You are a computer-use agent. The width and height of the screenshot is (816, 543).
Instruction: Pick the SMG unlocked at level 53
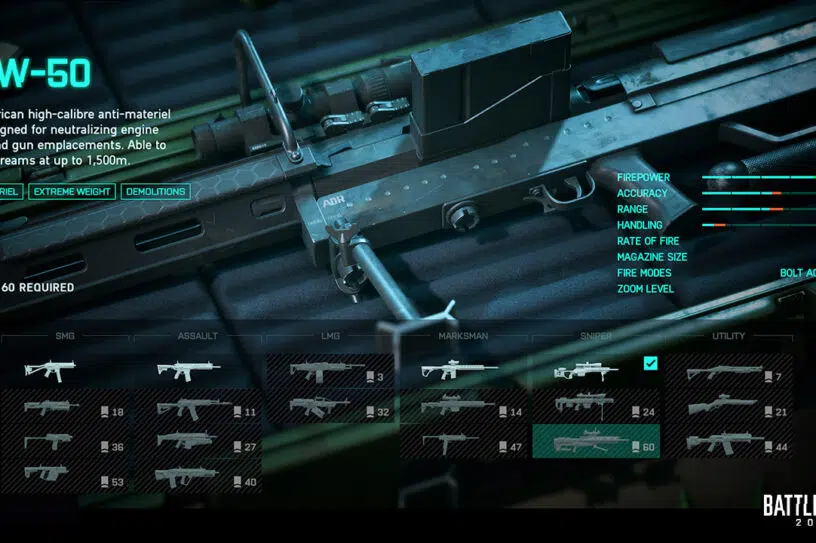pyautogui.click(x=66, y=477)
